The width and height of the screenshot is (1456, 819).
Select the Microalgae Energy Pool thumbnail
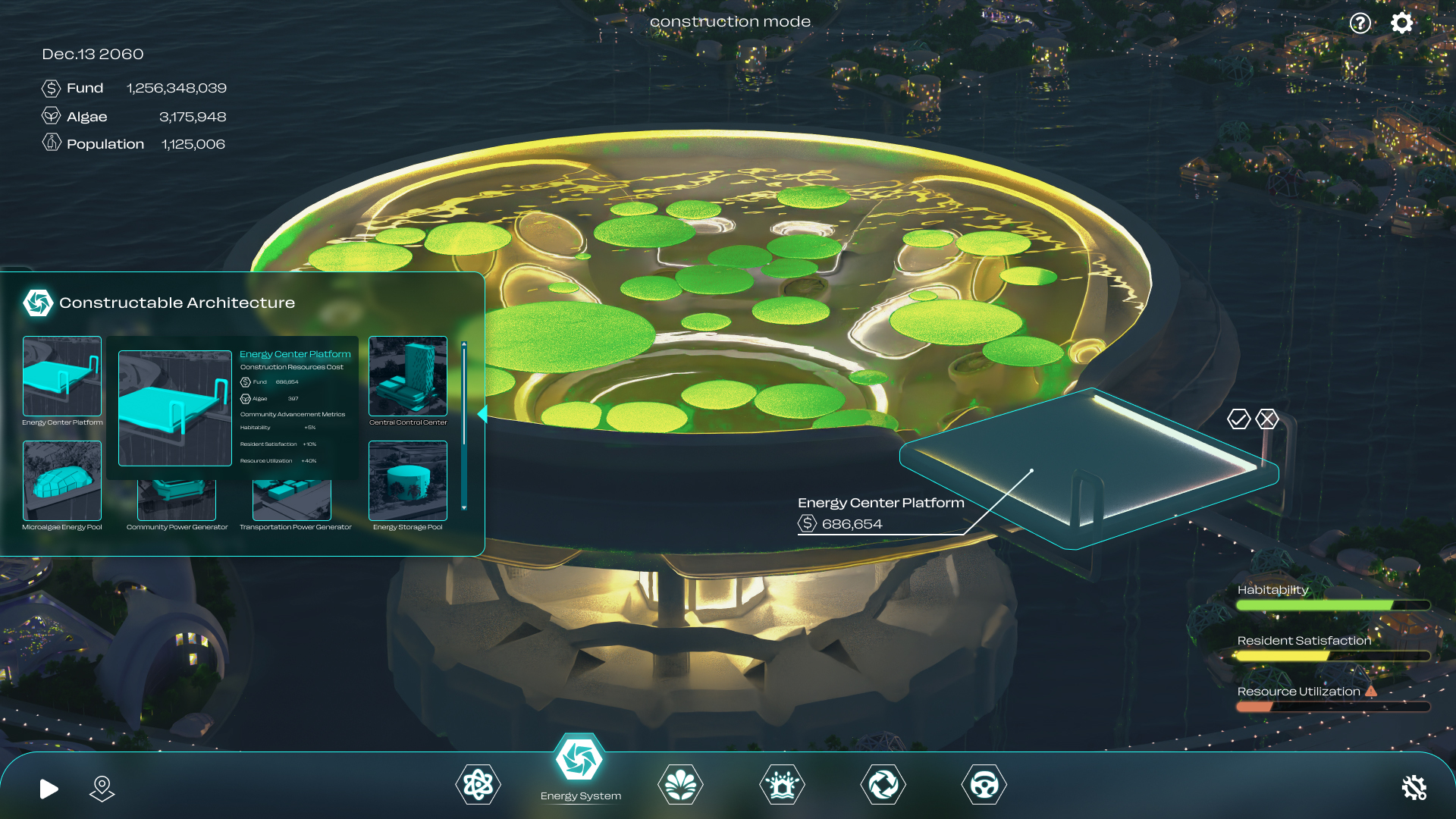(x=62, y=481)
